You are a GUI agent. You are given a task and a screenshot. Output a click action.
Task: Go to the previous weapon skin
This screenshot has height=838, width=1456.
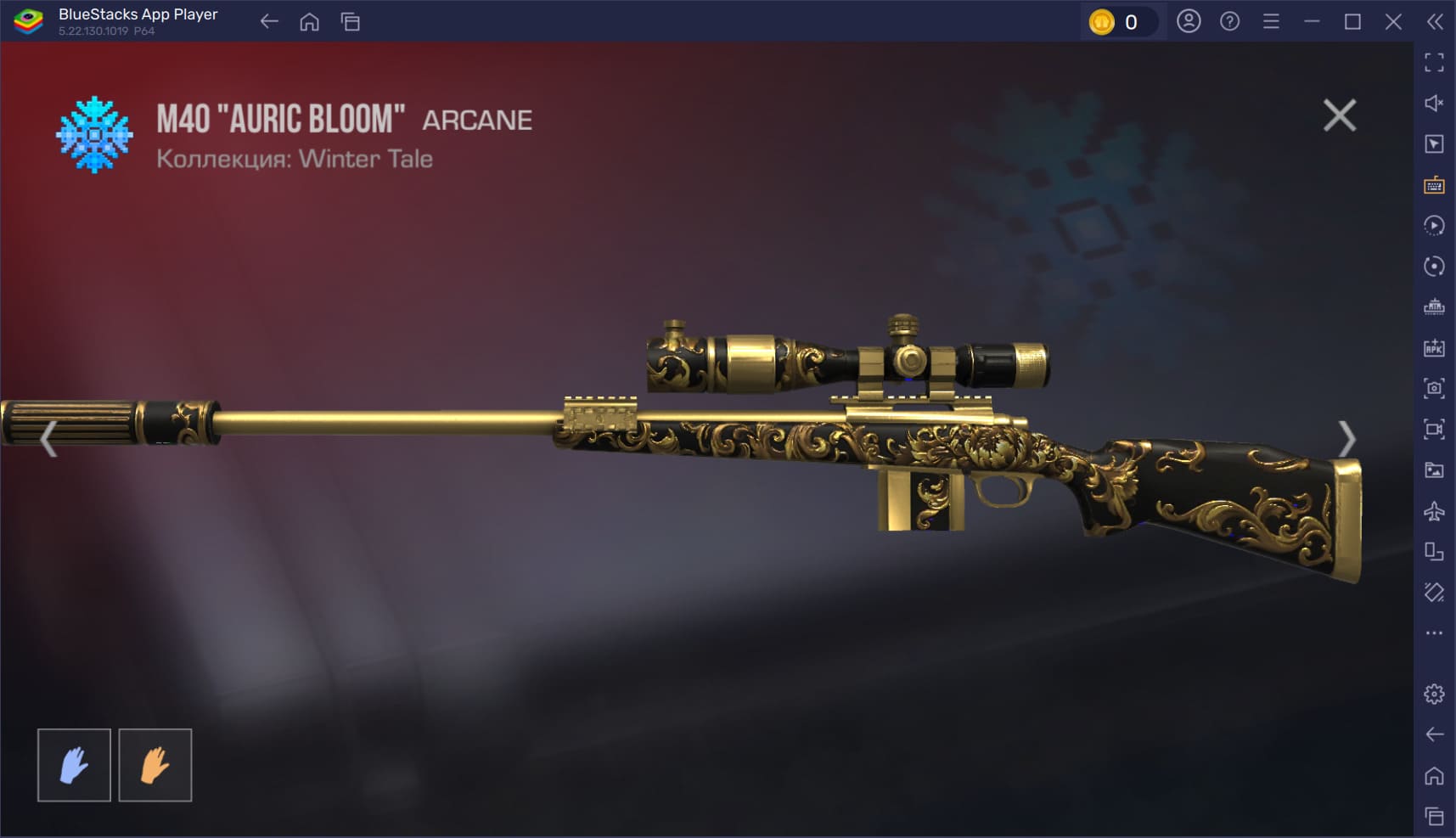[48, 439]
